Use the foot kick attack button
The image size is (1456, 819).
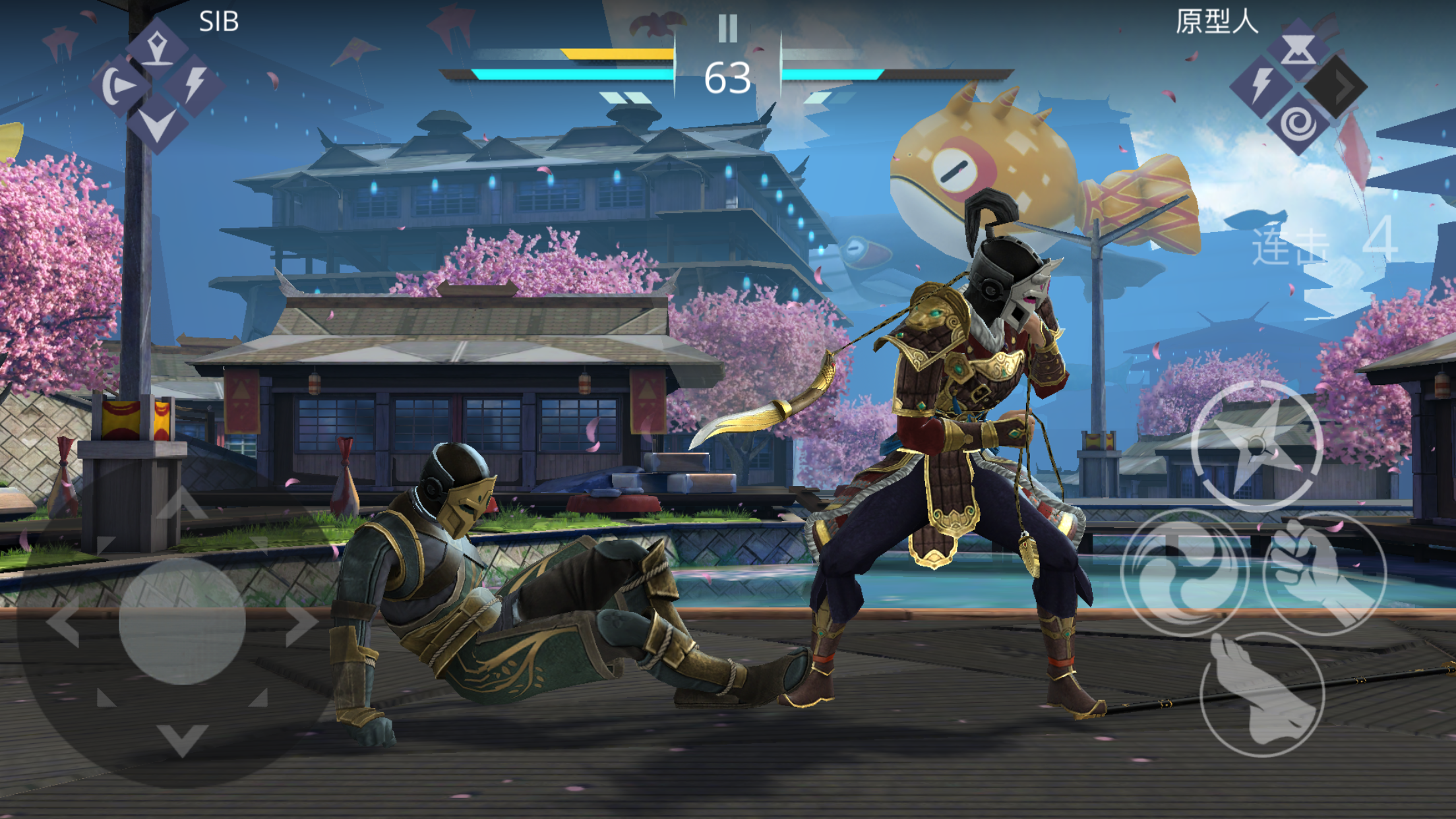1262,694
